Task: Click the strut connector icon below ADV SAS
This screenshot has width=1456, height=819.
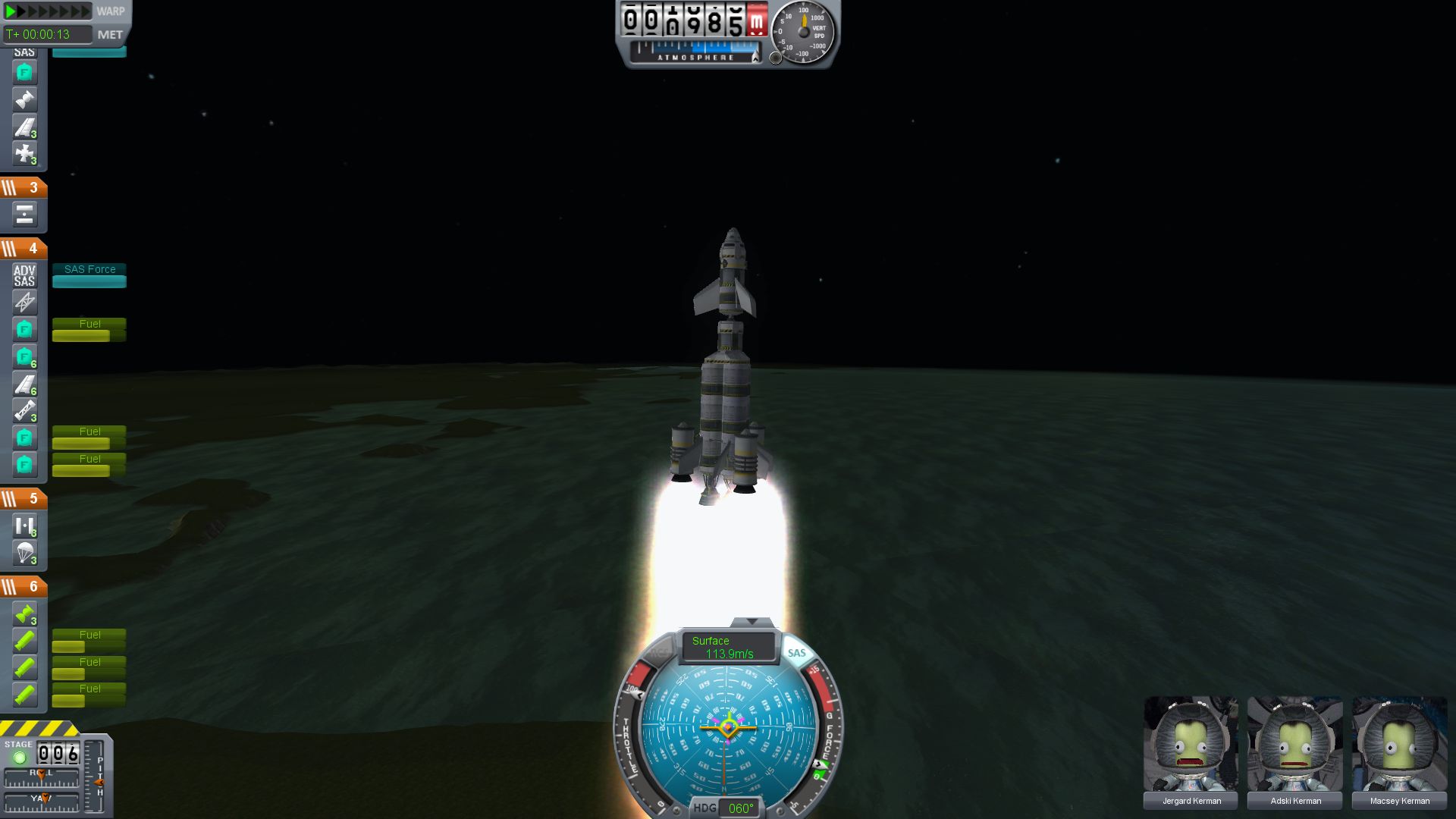Action: pos(24,303)
